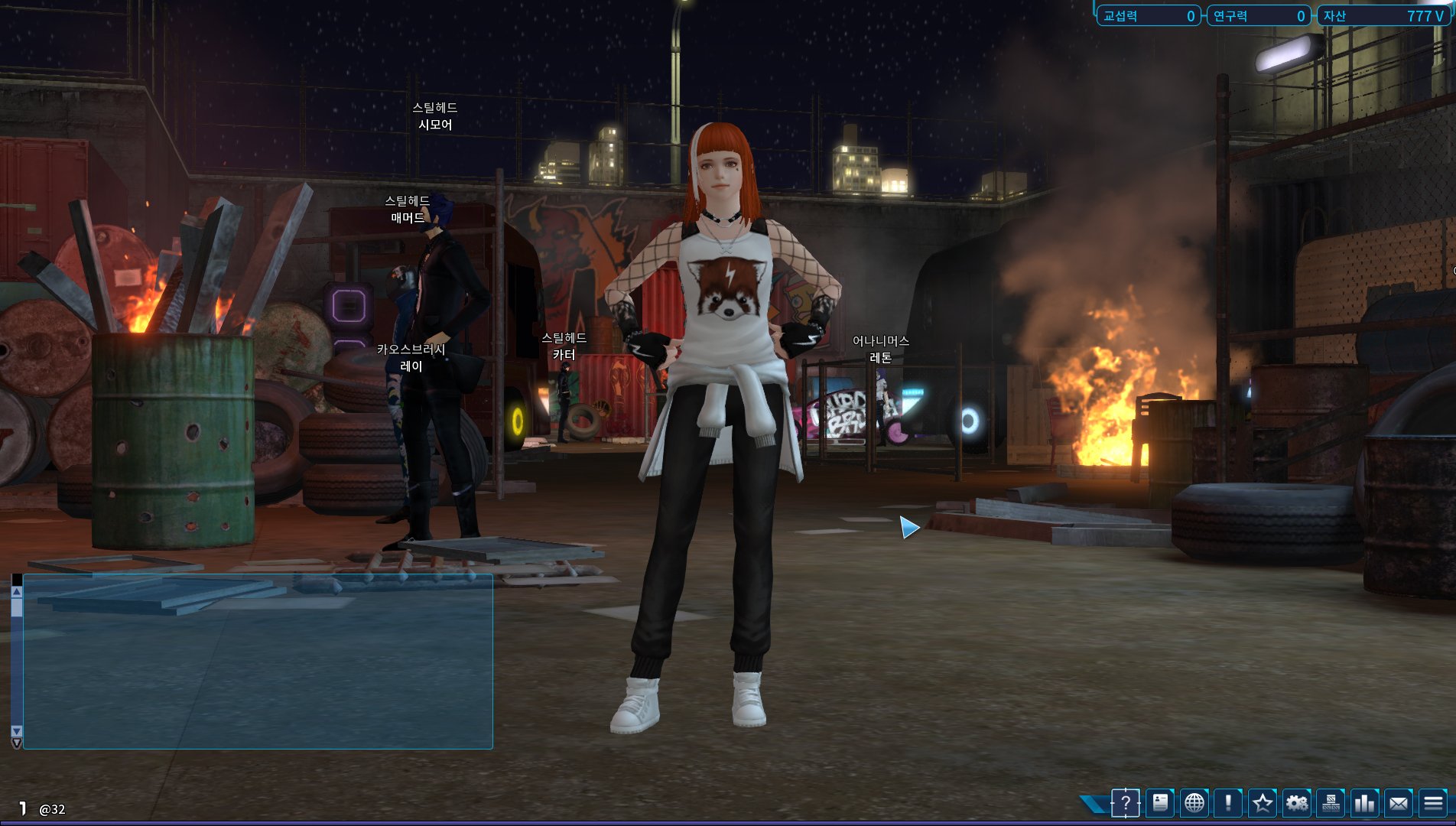Open the stacked crates icon

tap(1331, 803)
